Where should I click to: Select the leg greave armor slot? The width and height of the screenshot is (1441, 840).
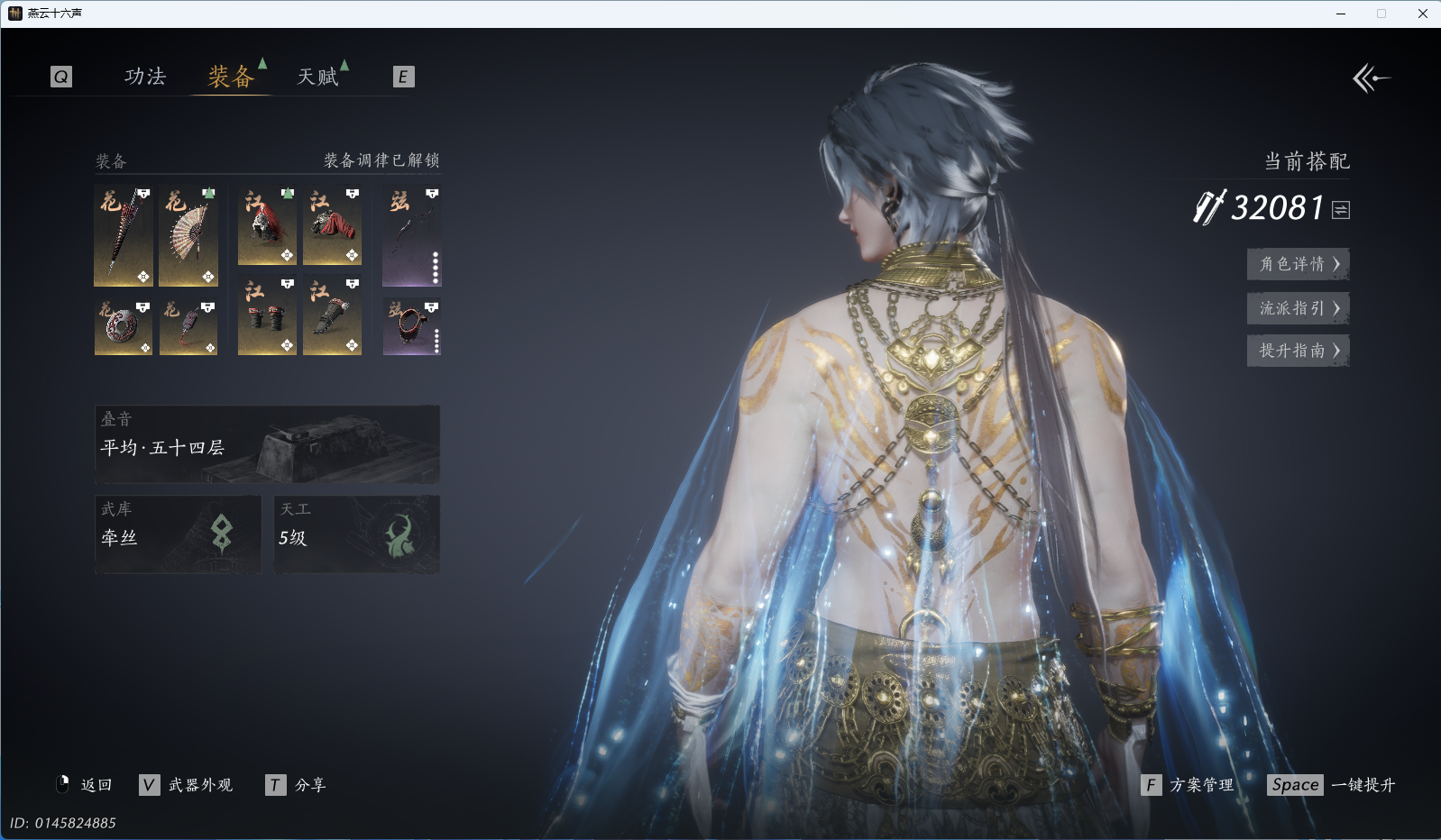[x=332, y=315]
